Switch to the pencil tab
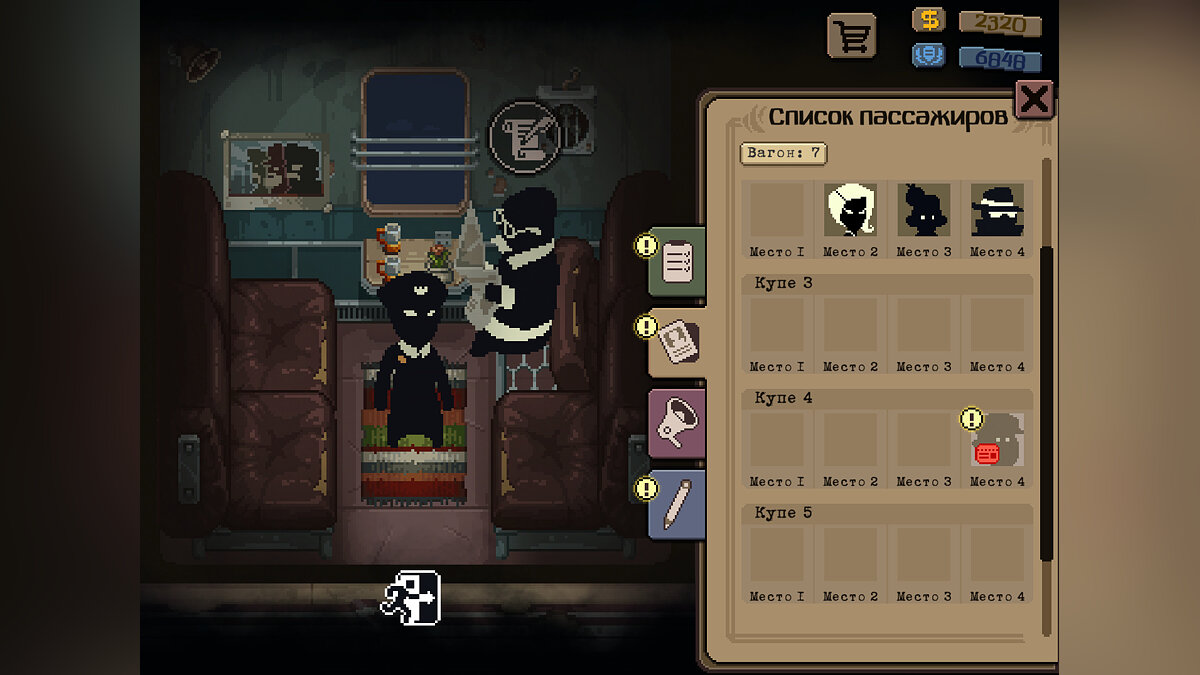This screenshot has width=1200, height=675. pyautogui.click(x=677, y=503)
